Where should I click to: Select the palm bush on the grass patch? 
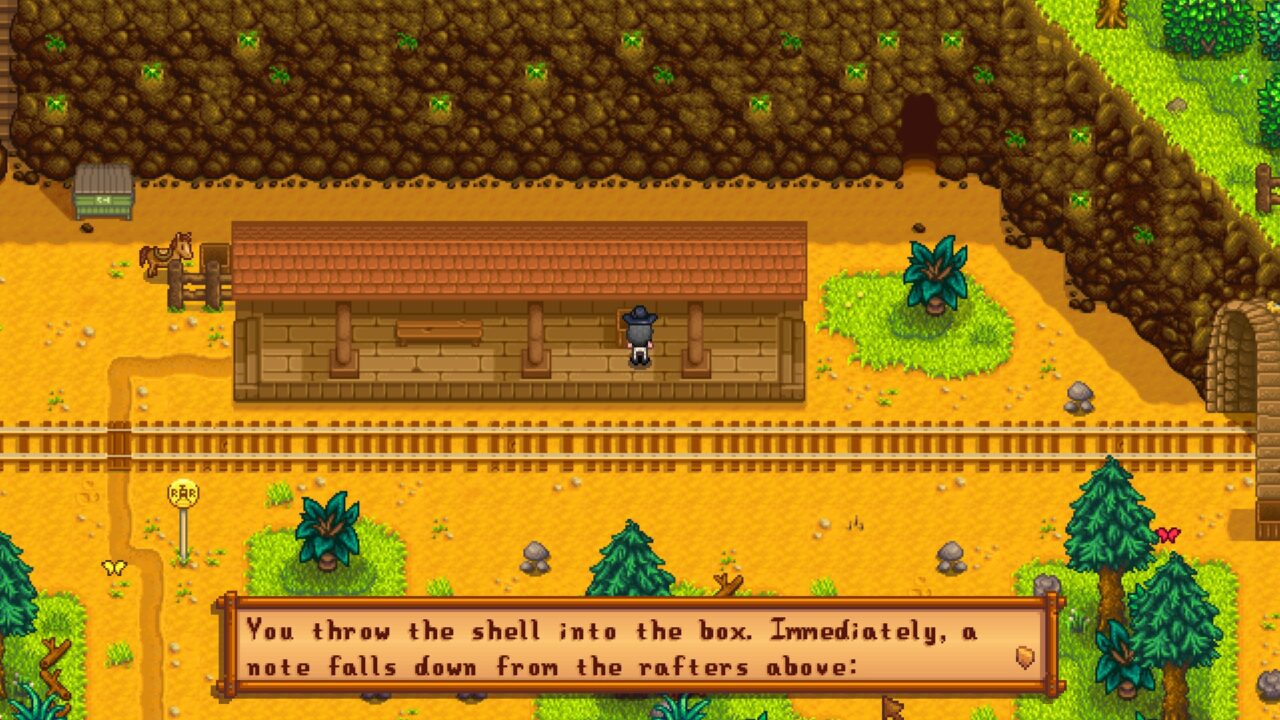(x=935, y=275)
